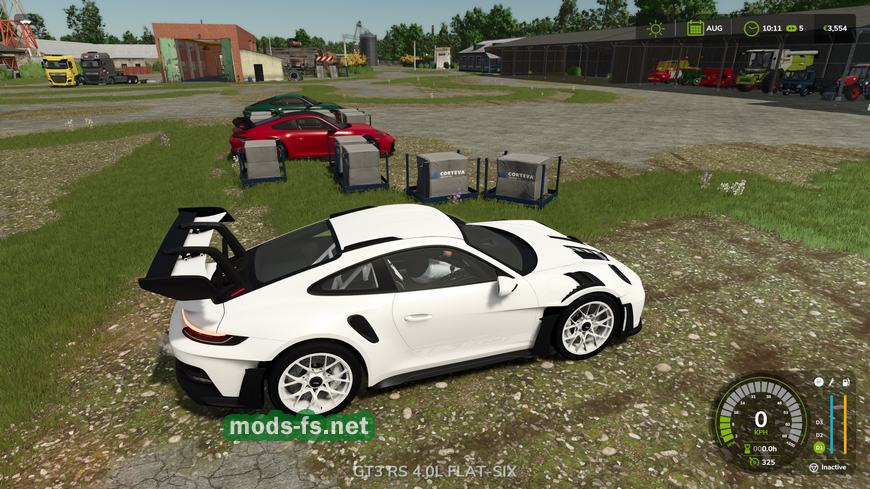This screenshot has height=489, width=870.
Task: Click the mods-fs.net watermark link
Action: click(x=299, y=427)
